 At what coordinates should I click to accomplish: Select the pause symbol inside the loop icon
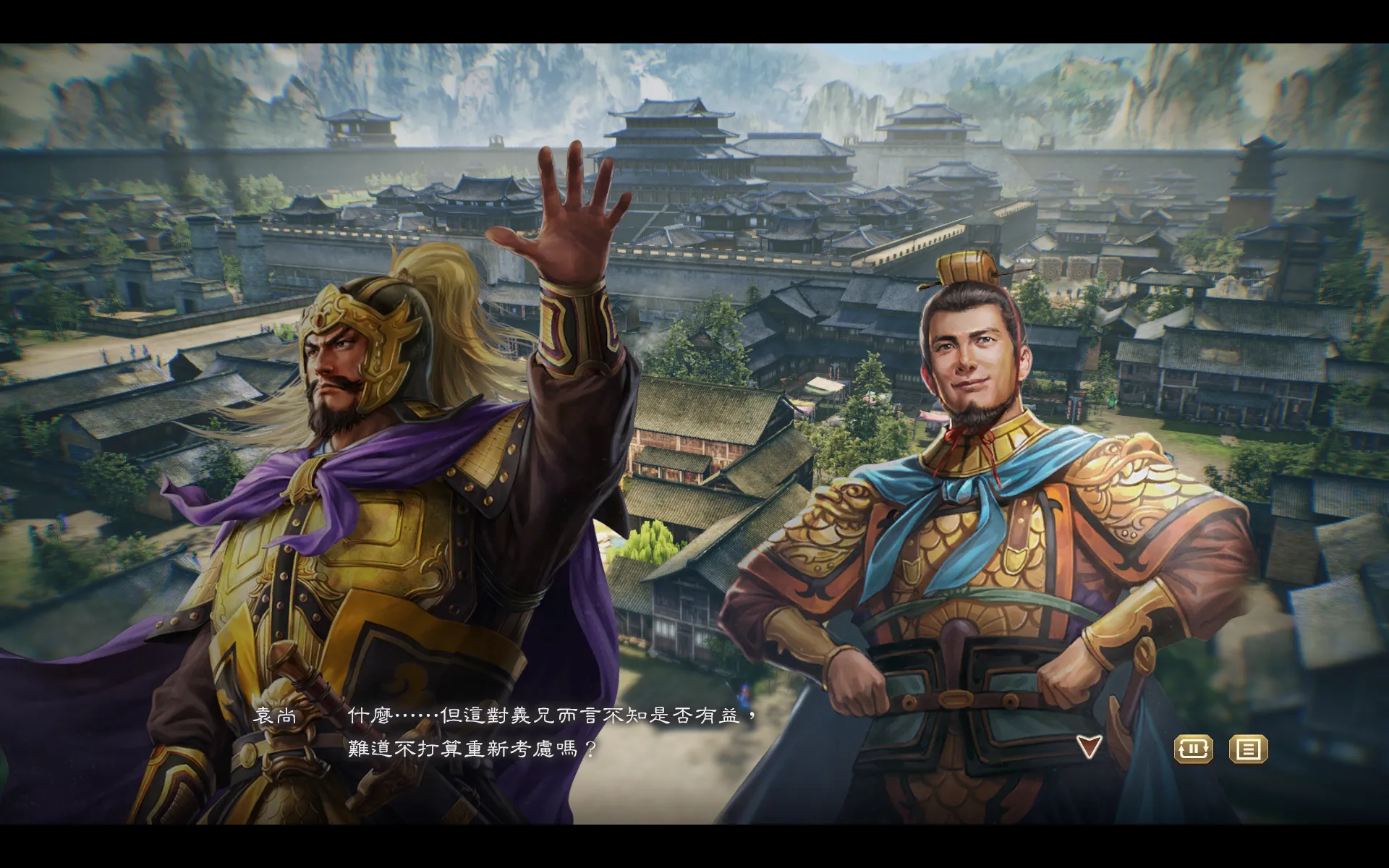(1194, 749)
